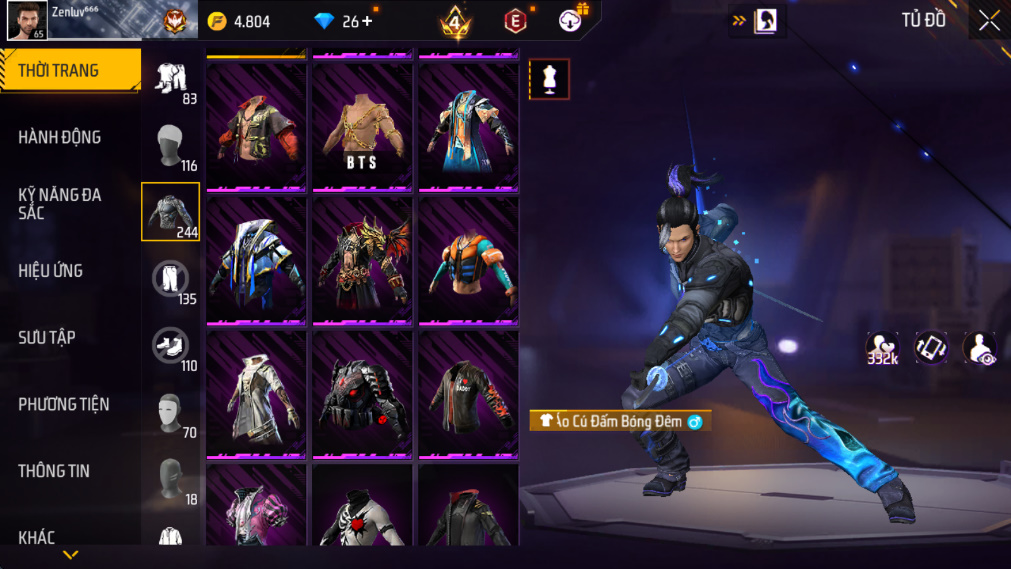Viewport: 1011px width, 569px height.
Task: Open the mannequin preview icon
Action: (x=549, y=79)
